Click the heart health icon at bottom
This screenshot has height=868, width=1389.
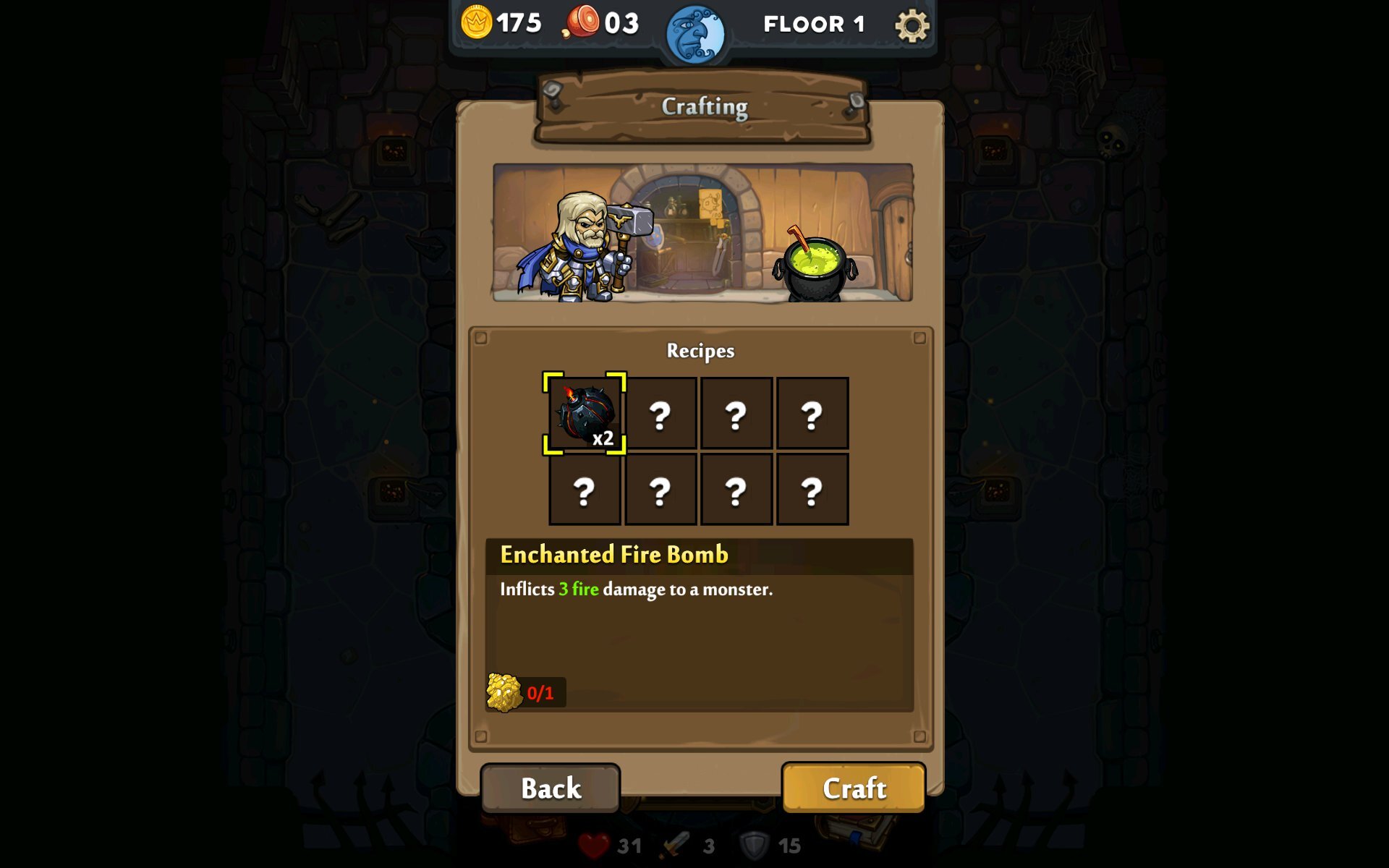click(x=594, y=844)
